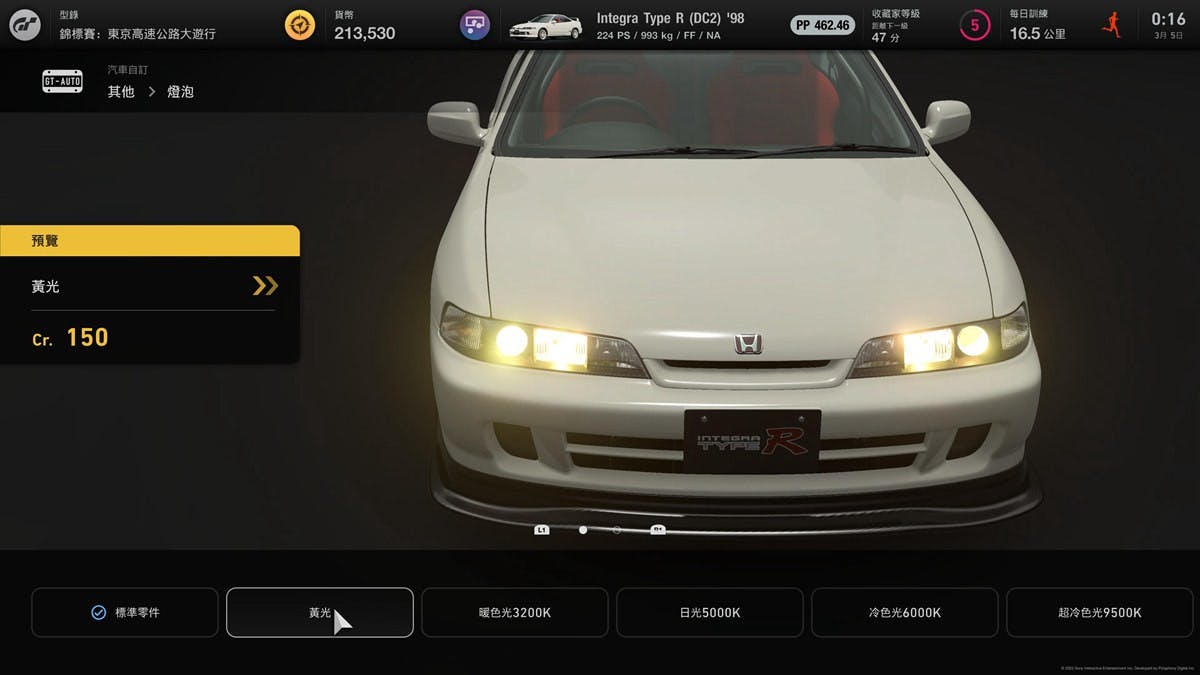Go back to 其他 in the breadcrumb
Image resolution: width=1200 pixels, height=675 pixels.
[121, 92]
